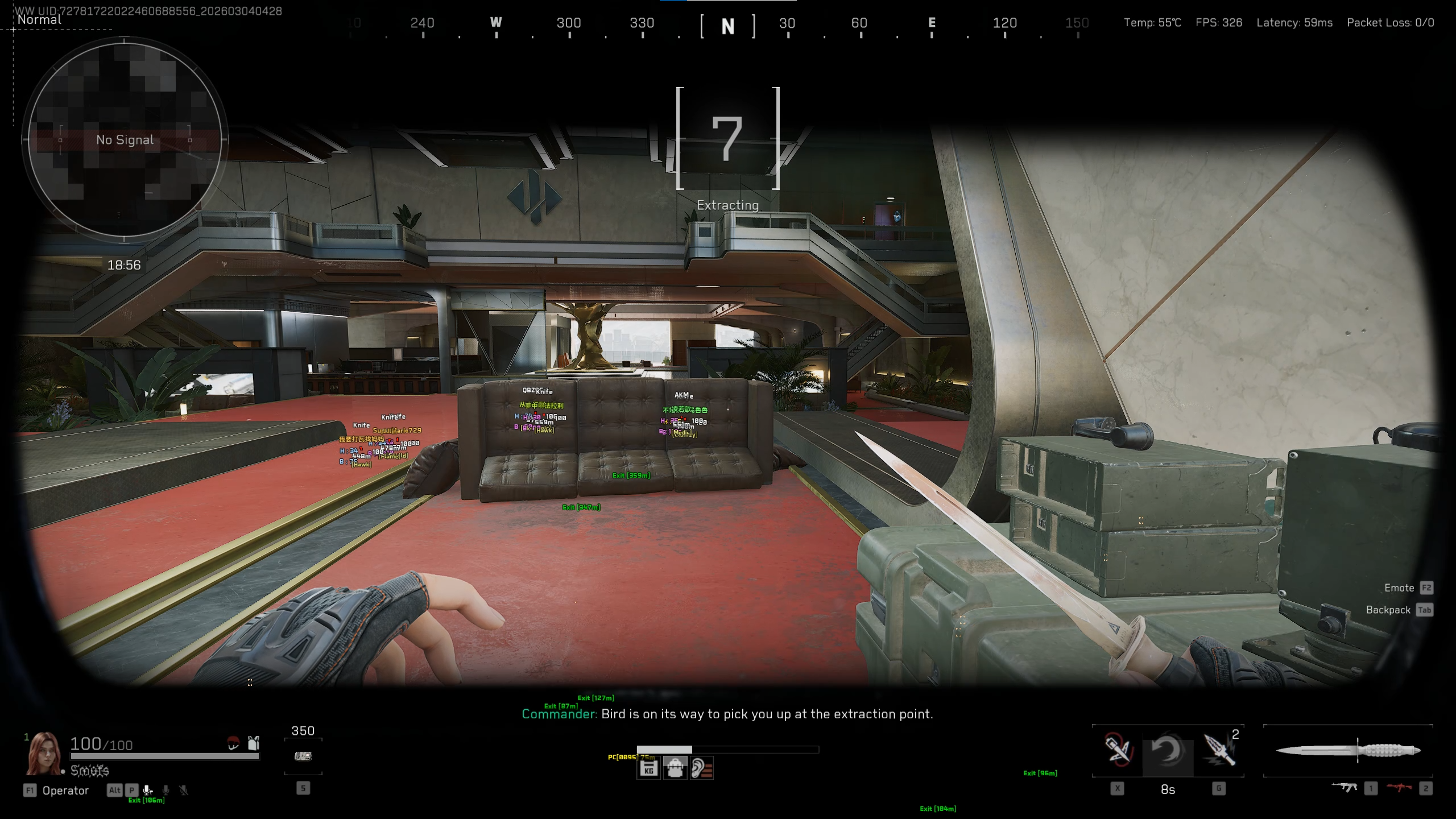
Task: Switch to the white rifle weapon
Action: pos(1345,788)
